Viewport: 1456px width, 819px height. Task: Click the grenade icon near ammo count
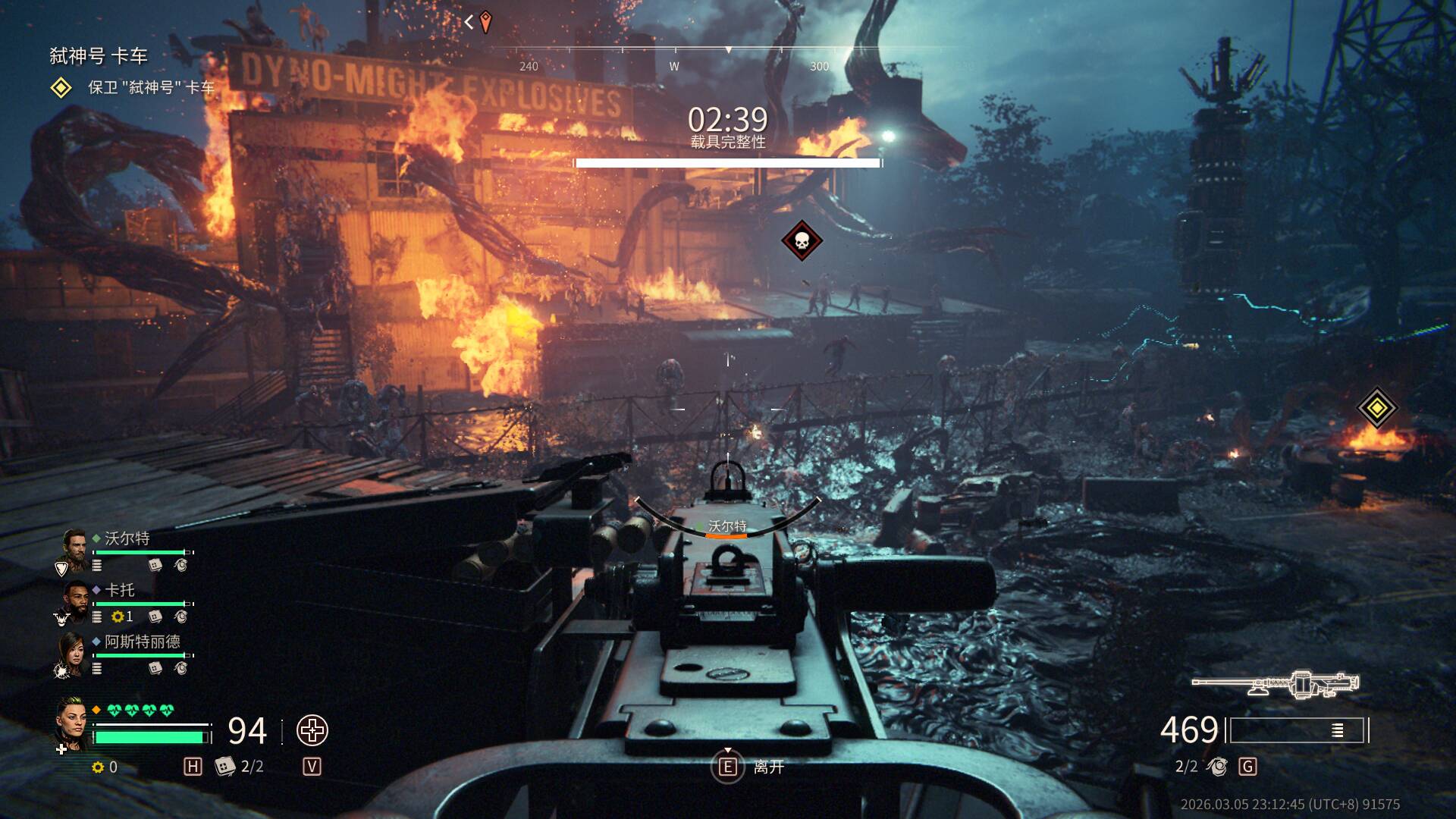[1218, 767]
